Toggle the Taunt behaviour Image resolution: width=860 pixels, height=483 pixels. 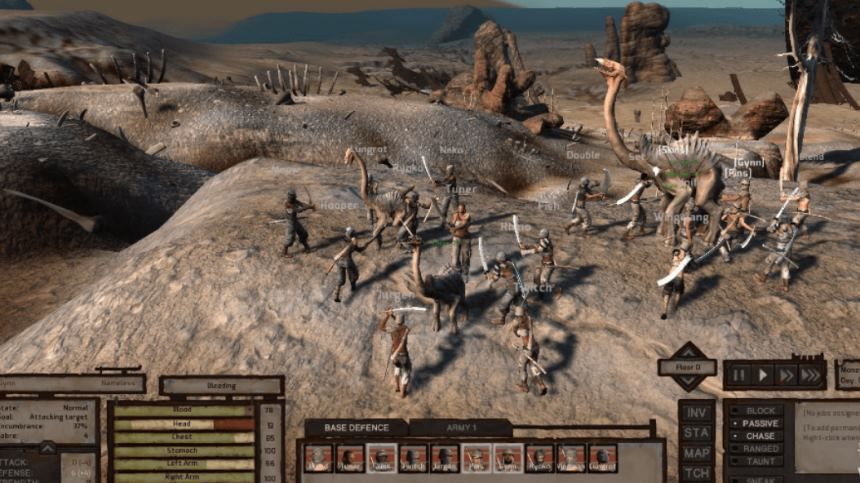(758, 462)
